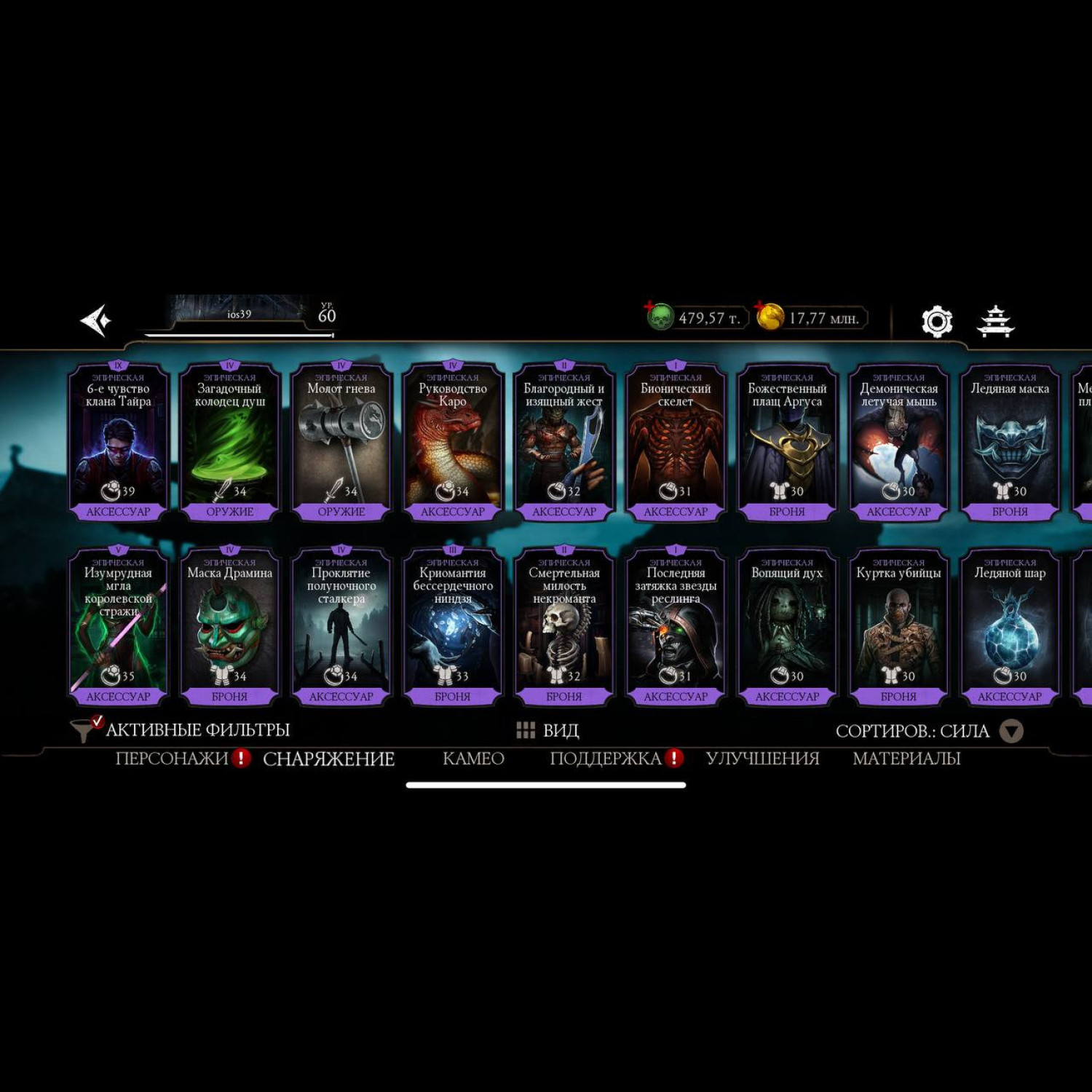
Task: Open the Поддержка tab
Action: coord(606,759)
